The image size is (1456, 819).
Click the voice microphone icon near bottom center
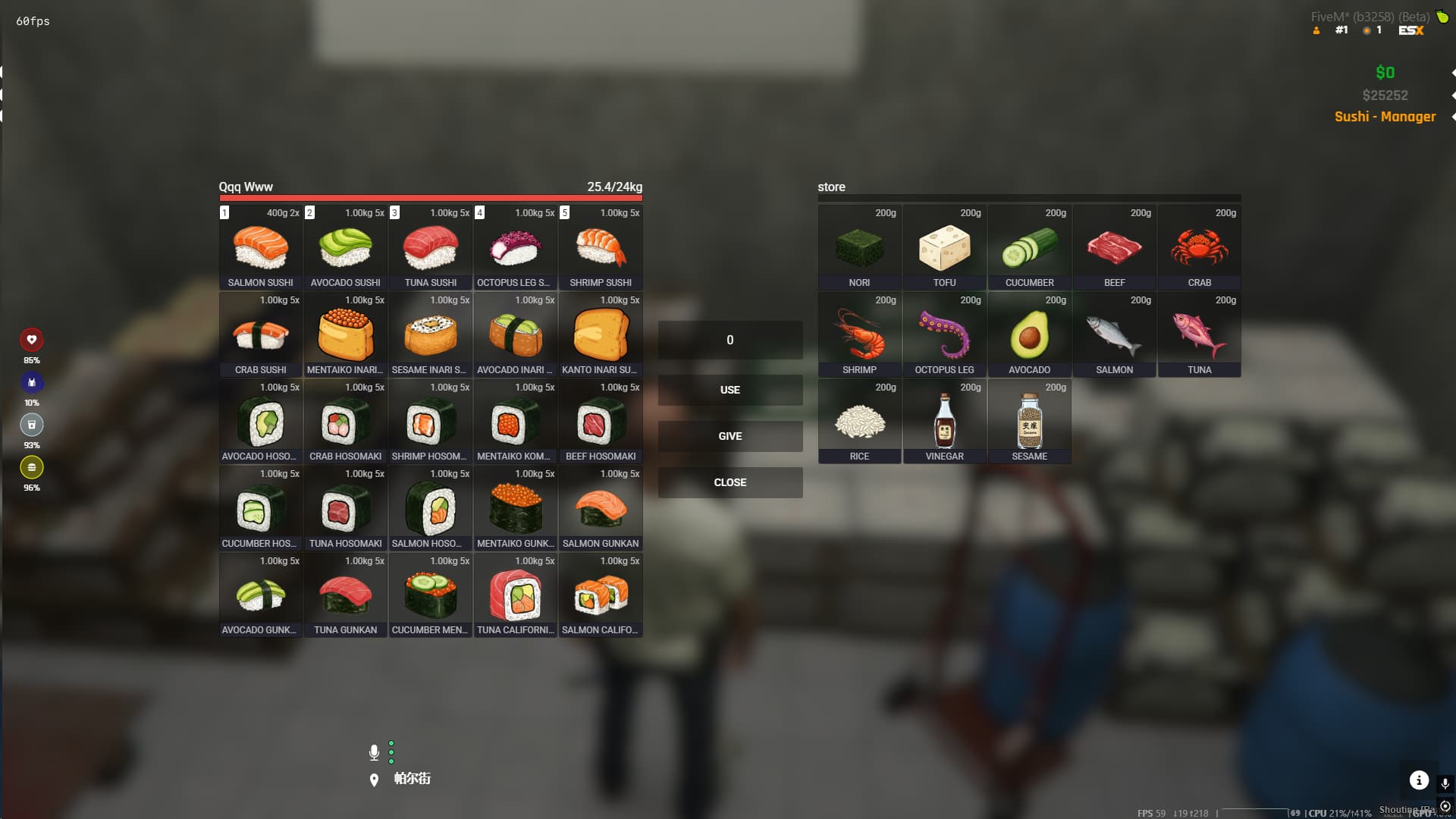pos(373,752)
